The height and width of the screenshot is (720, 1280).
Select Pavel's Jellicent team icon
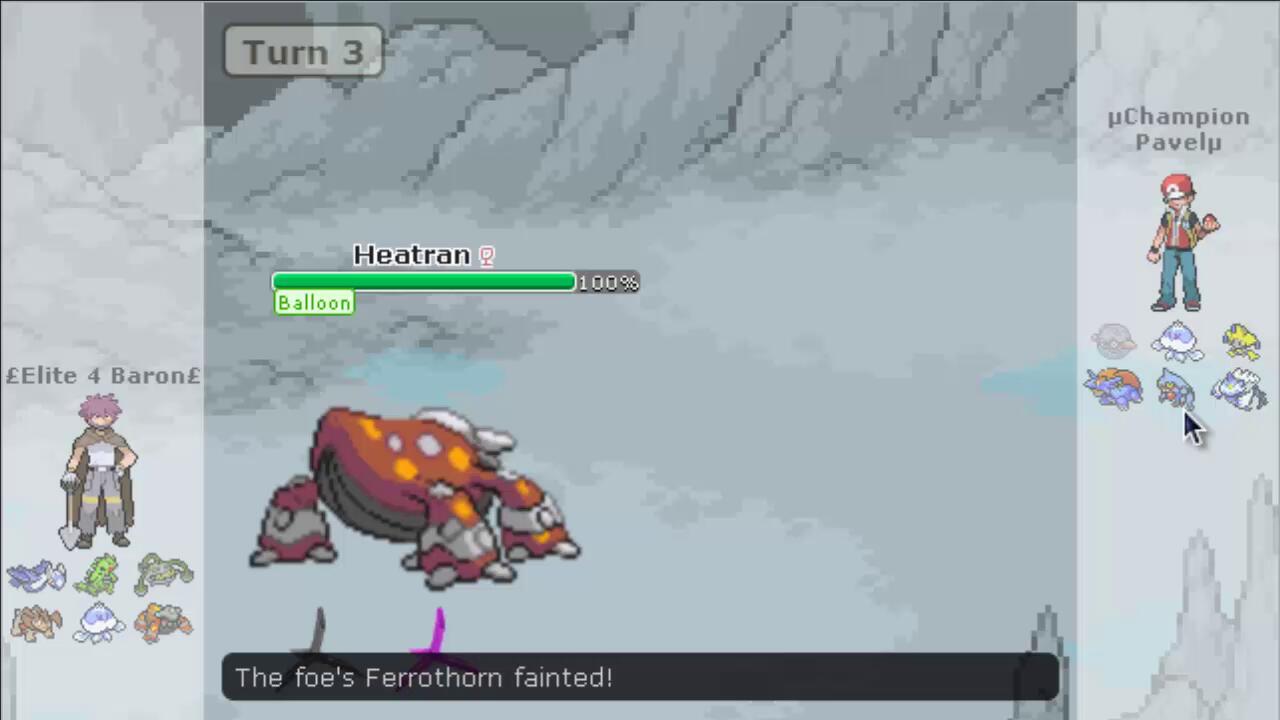(1177, 342)
